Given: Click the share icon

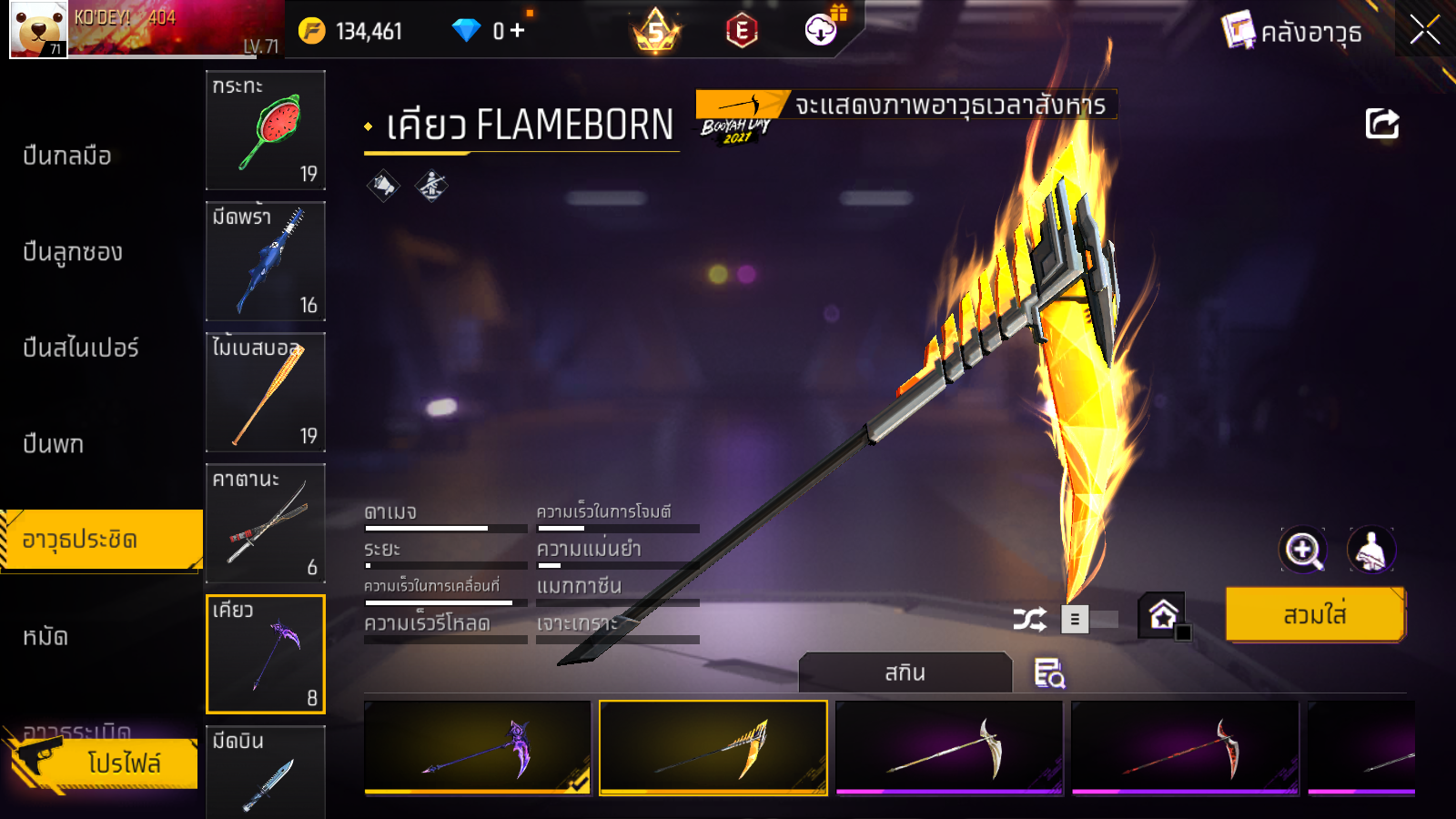Looking at the screenshot, I should [x=1381, y=124].
